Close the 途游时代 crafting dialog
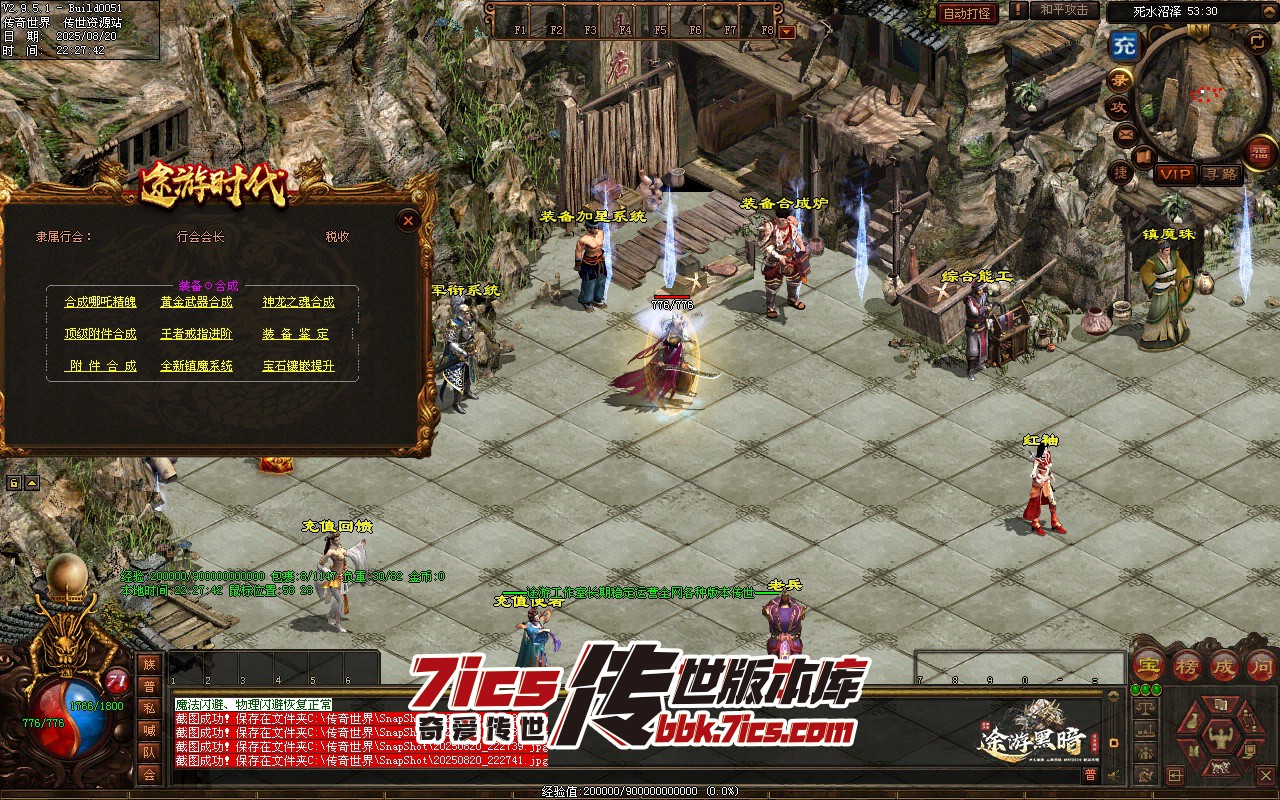 408,221
